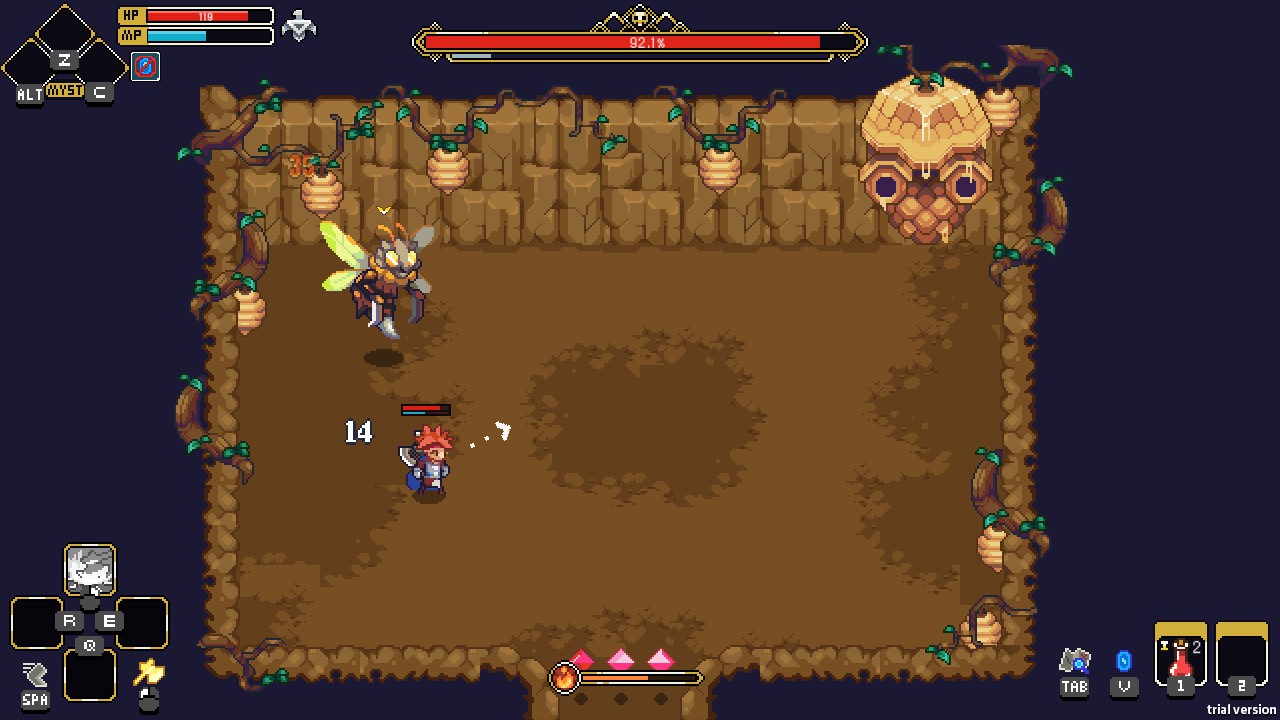Click the golden axe attack icon
The image size is (1280, 720).
(149, 671)
